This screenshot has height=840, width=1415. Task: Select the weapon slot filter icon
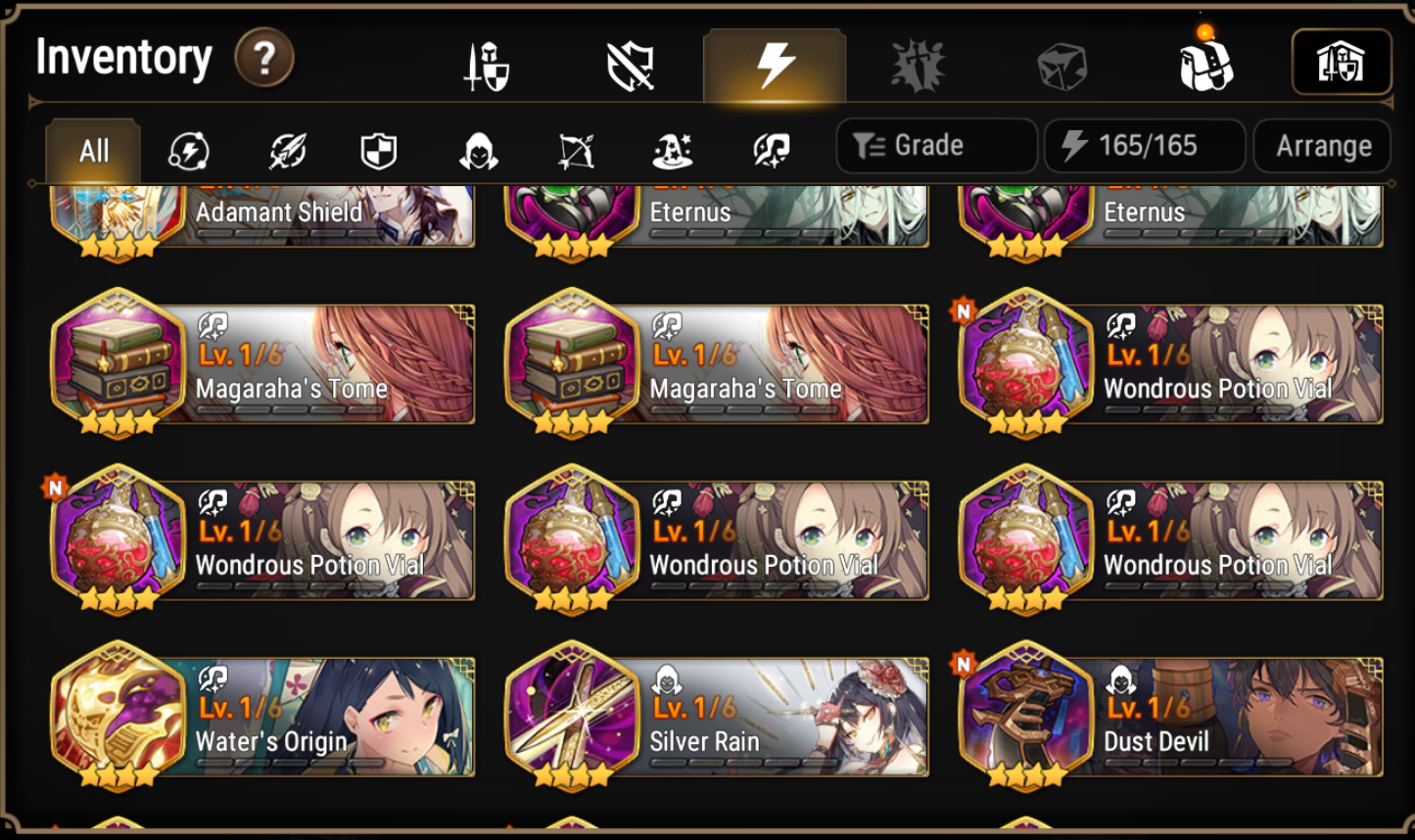coord(284,149)
